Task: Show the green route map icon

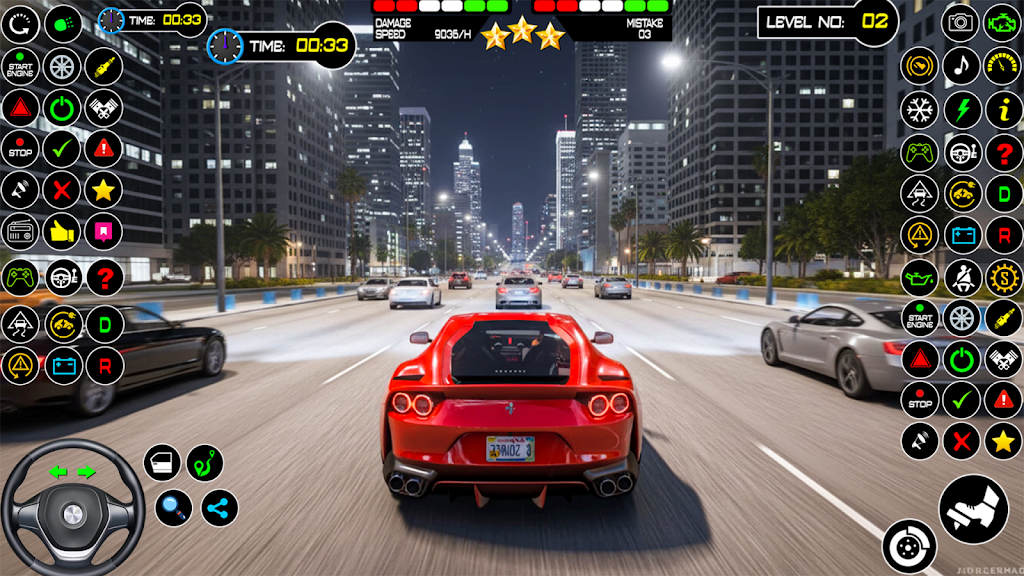Action: pos(205,463)
